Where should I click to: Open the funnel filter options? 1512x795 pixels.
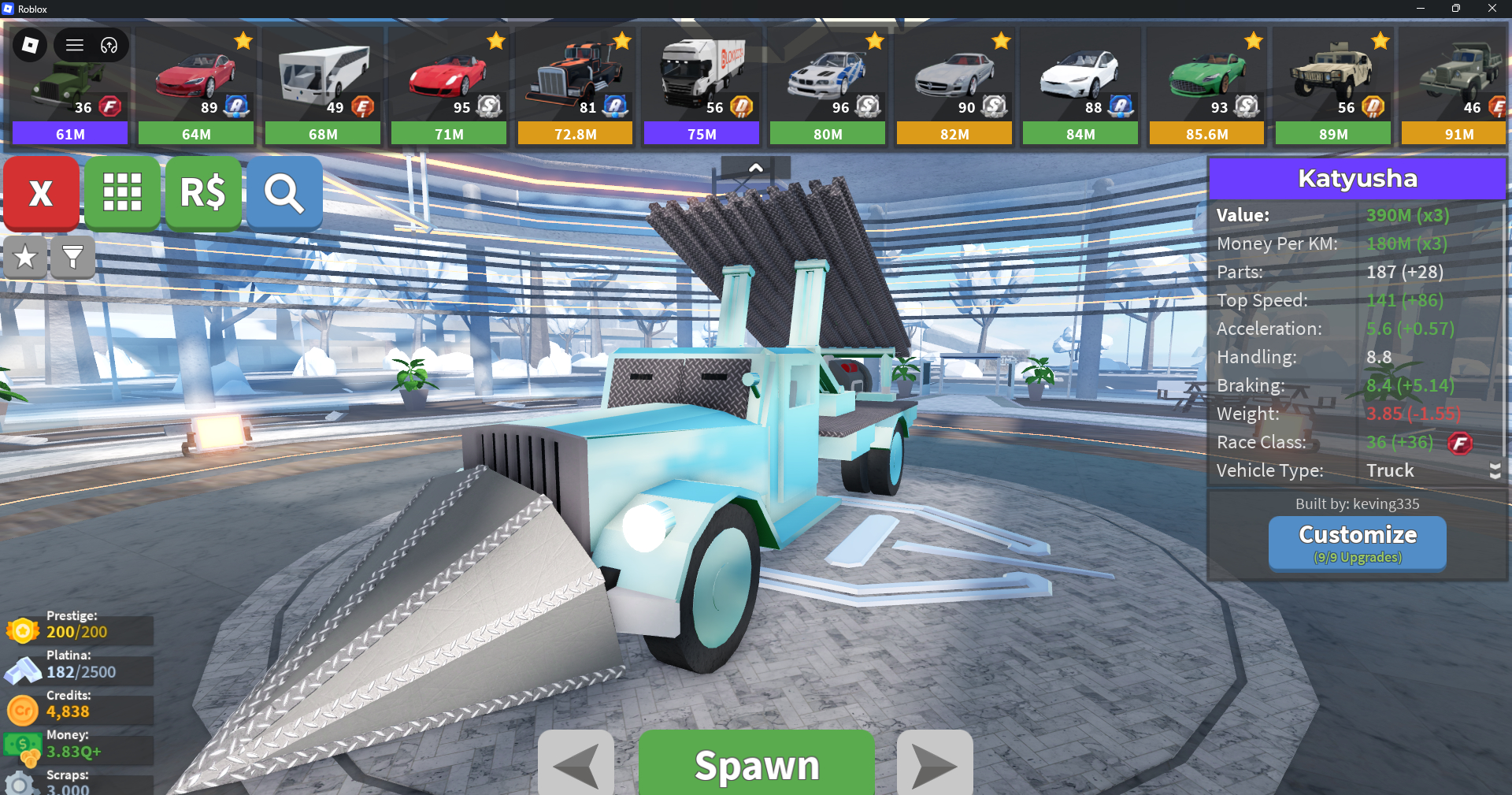tap(72, 257)
